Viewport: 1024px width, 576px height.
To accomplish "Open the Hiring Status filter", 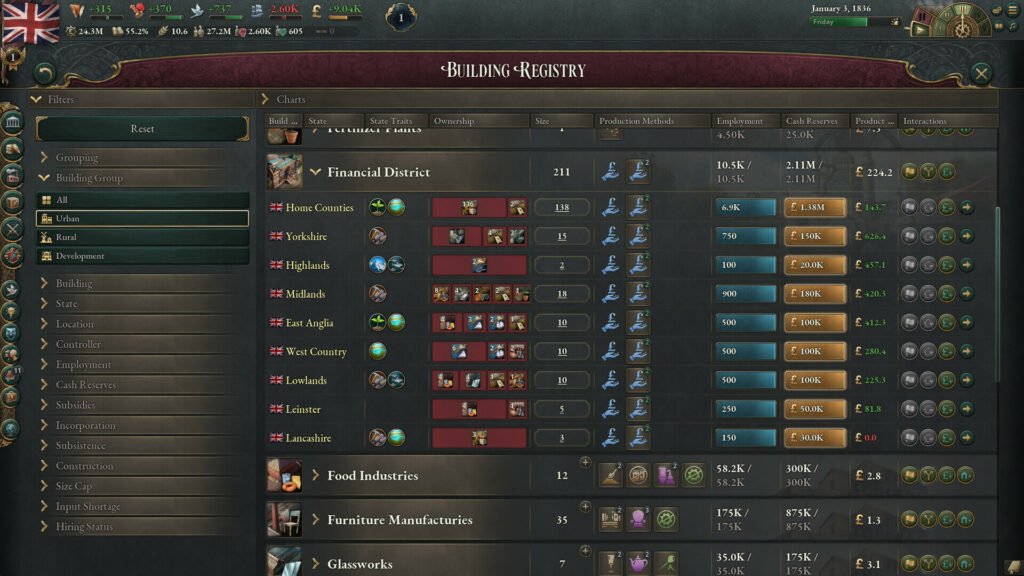I will tap(84, 527).
